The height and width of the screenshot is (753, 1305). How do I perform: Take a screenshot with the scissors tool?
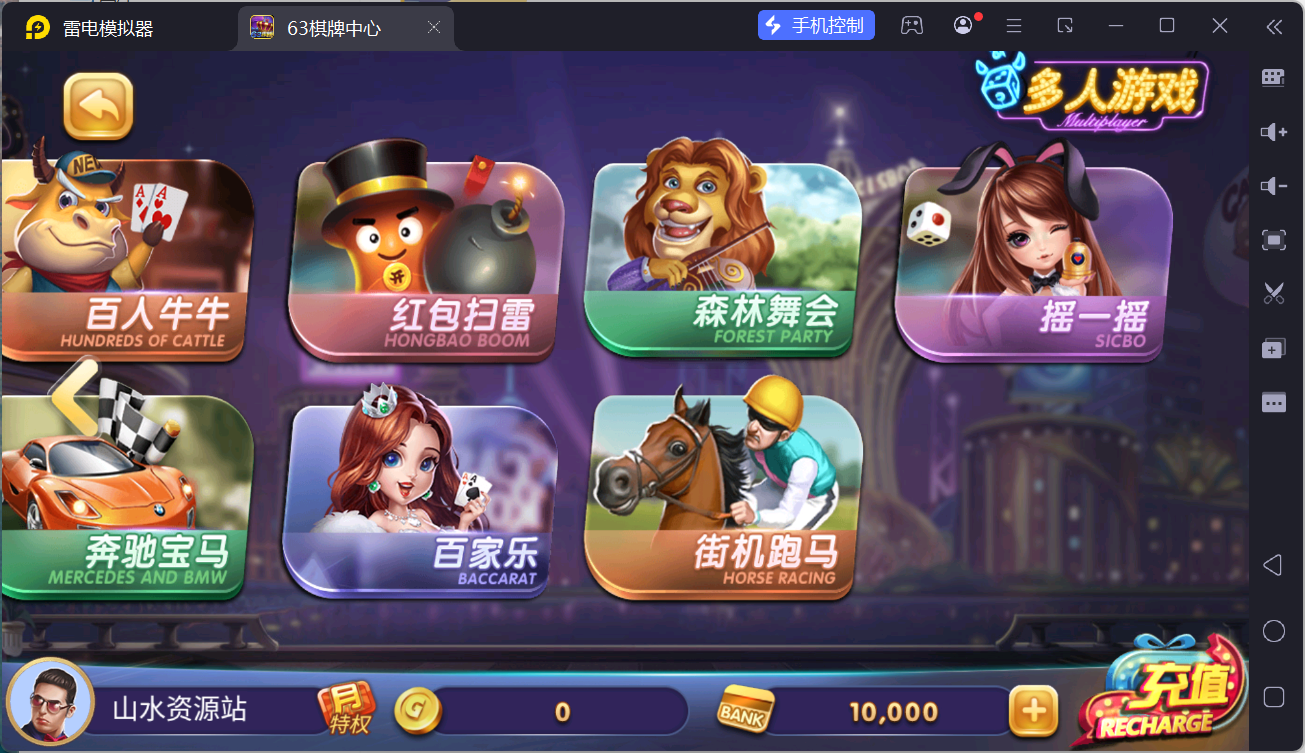[1272, 294]
